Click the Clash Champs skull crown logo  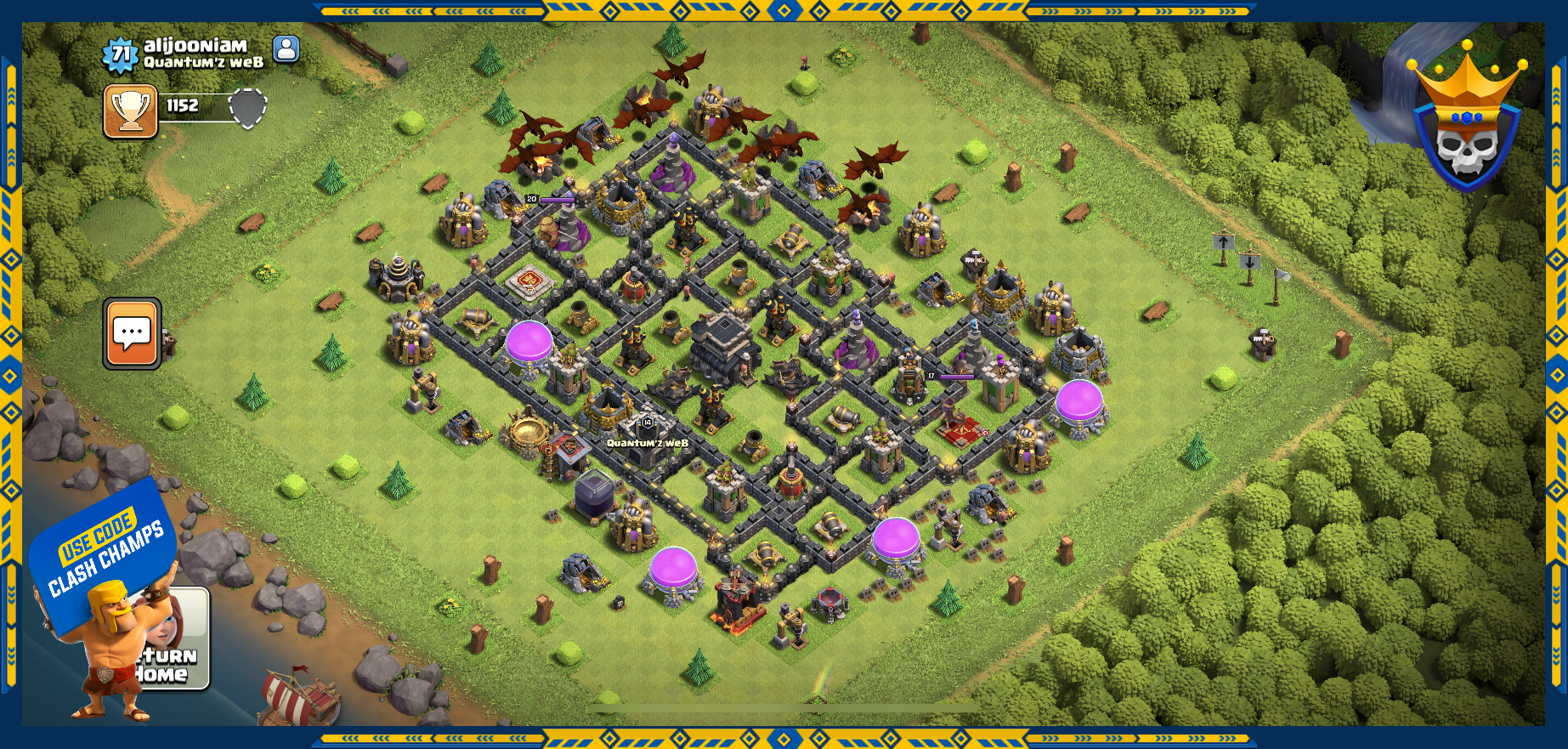coord(1467,120)
